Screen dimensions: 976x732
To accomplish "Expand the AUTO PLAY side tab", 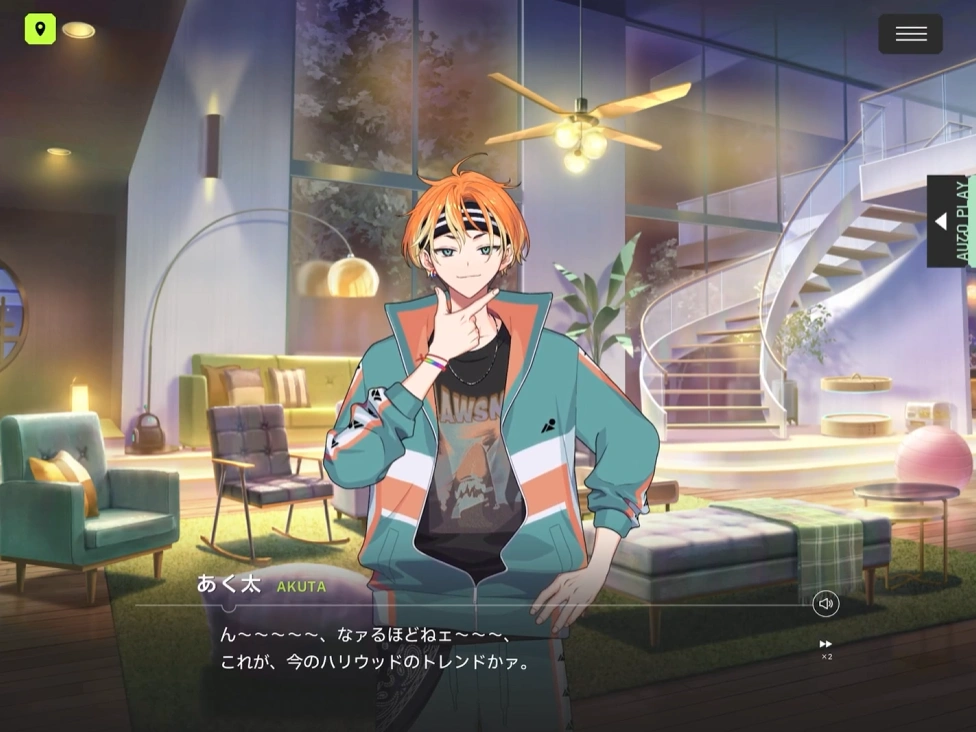I will [946, 221].
